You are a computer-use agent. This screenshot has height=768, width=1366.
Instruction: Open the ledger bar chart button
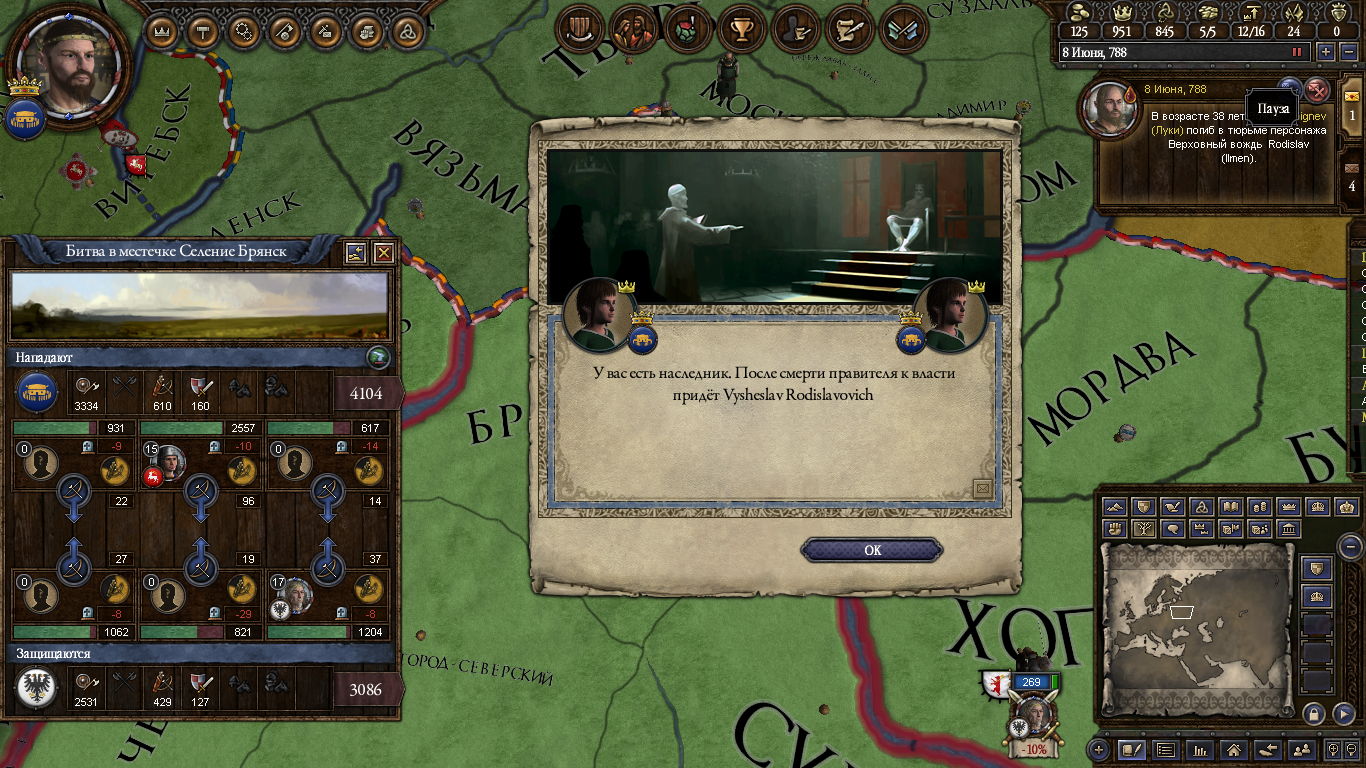[x=1200, y=749]
